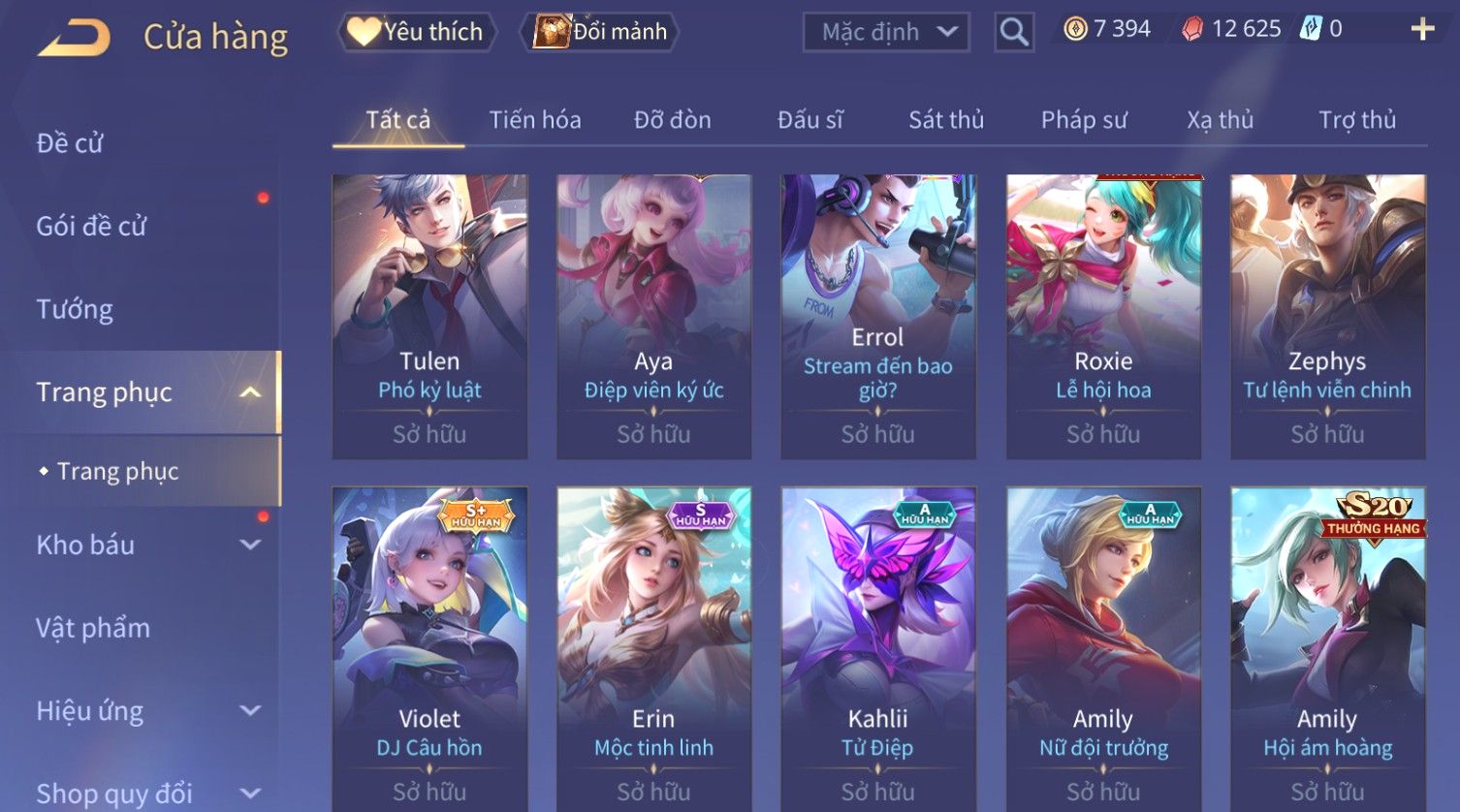Expand the Kho báu menu section
Screen dimensions: 1460x812
pos(145,545)
